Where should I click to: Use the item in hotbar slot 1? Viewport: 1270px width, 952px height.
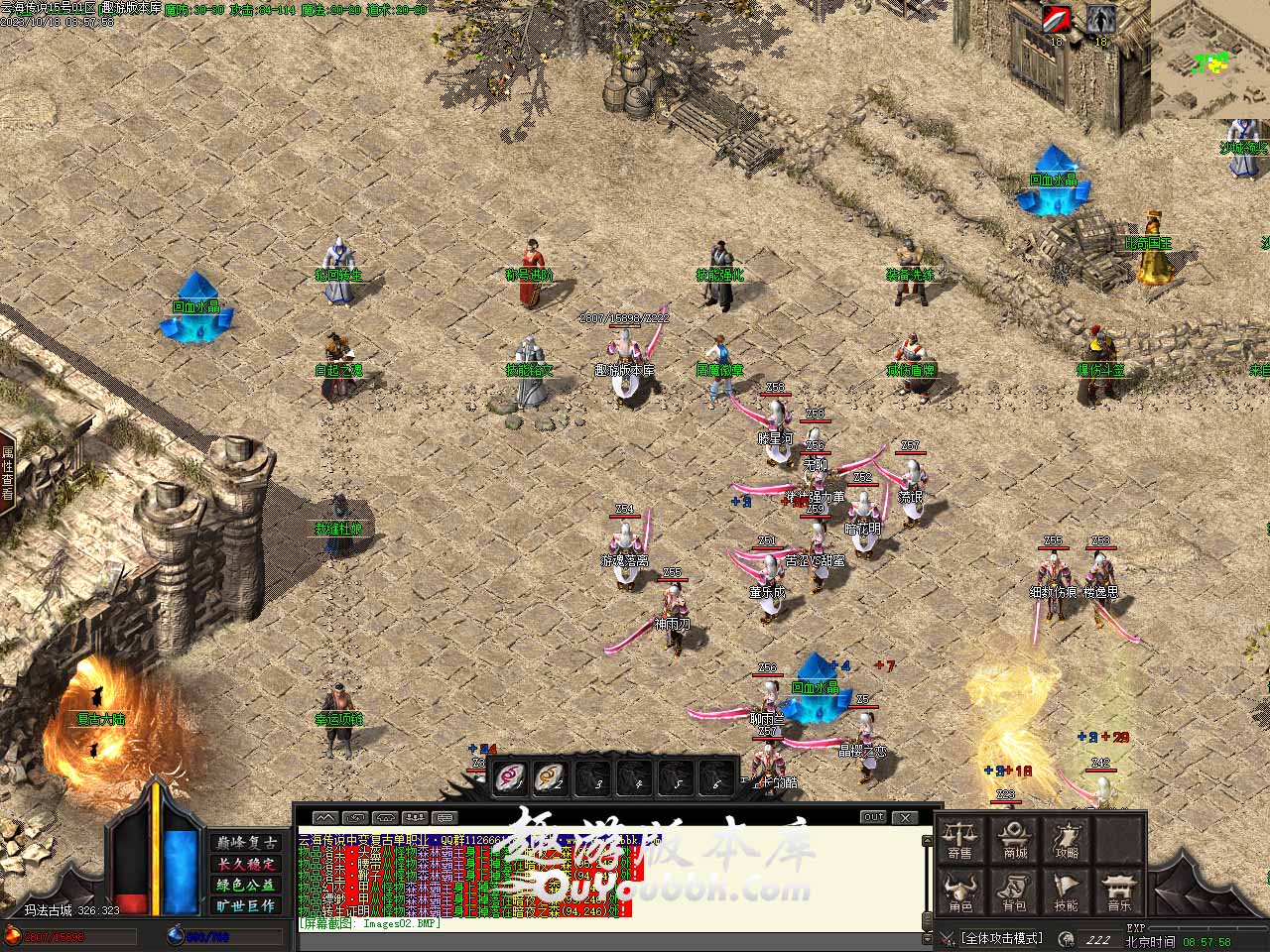pos(511,777)
